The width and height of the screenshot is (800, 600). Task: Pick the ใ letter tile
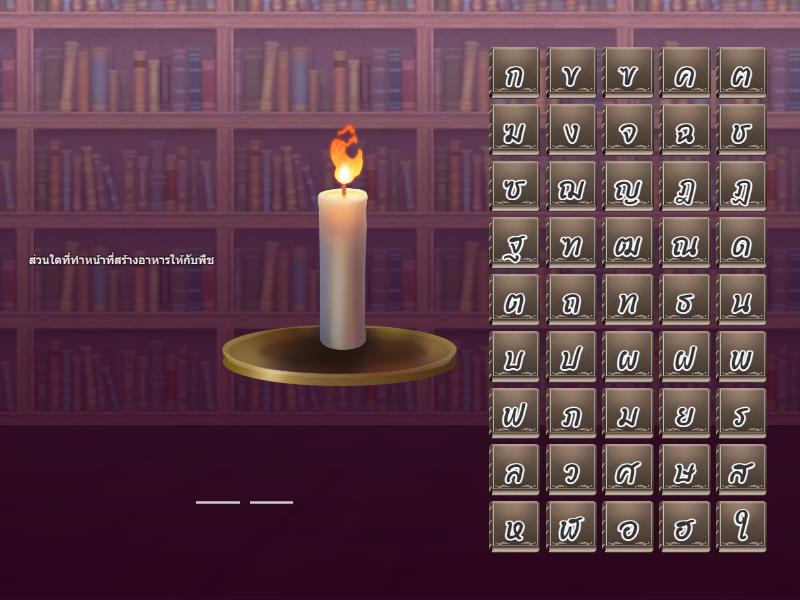pos(742,526)
